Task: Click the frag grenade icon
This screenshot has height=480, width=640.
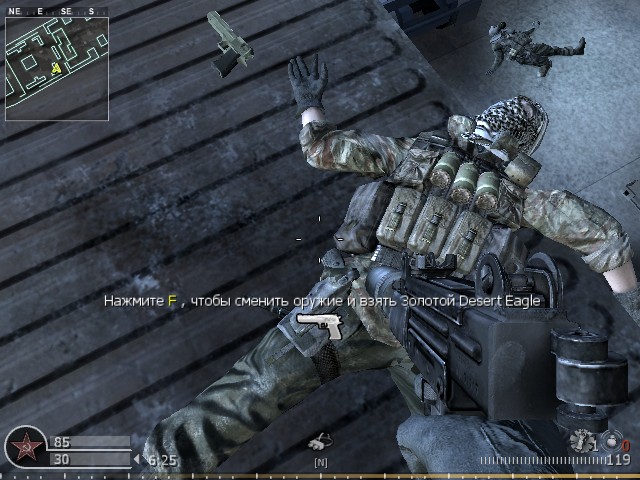Action: tap(579, 439)
